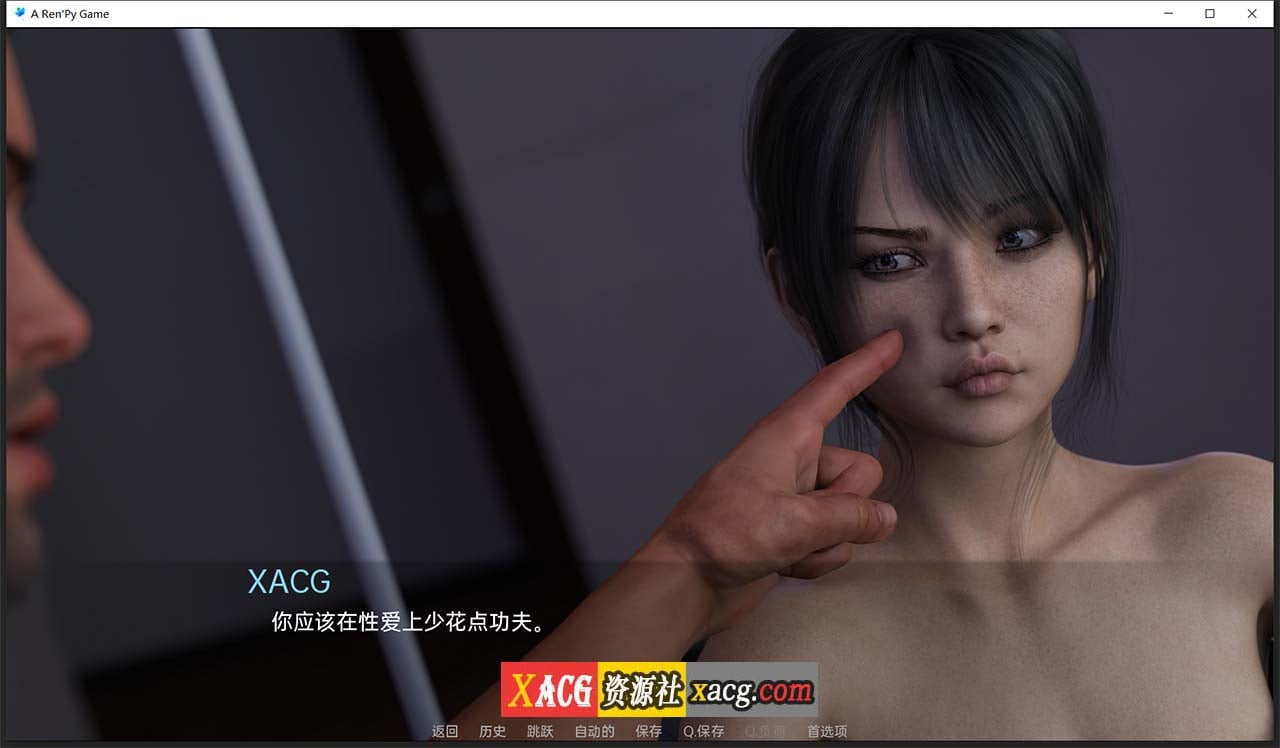Enable 跳跃 (Skip) mode
Image resolution: width=1280 pixels, height=748 pixels.
[539, 731]
